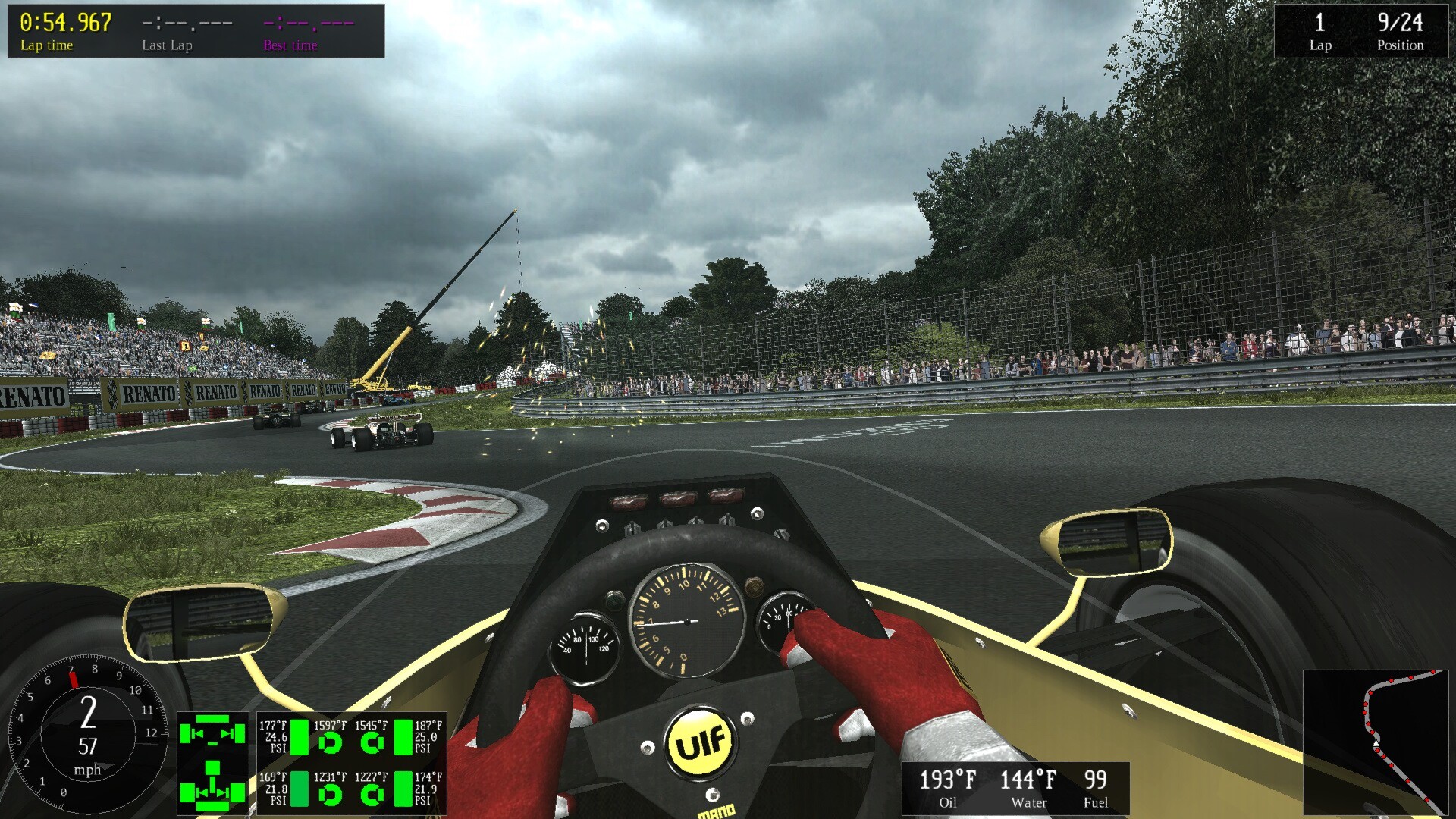Screen dimensions: 1456x819
Task: Click the car position dot on the track minimap
Action: pos(1376,744)
